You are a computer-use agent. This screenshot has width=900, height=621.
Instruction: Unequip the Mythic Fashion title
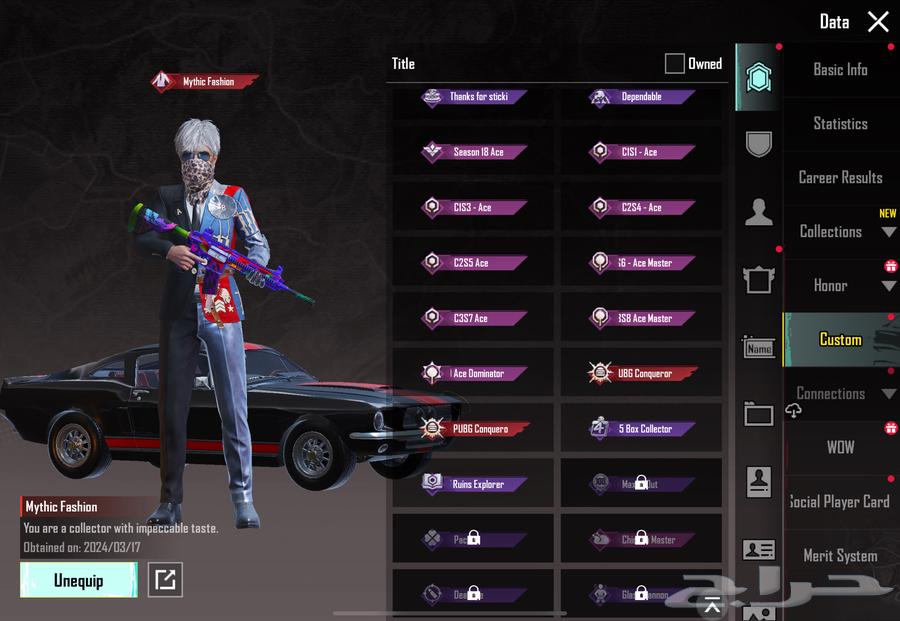(78, 580)
